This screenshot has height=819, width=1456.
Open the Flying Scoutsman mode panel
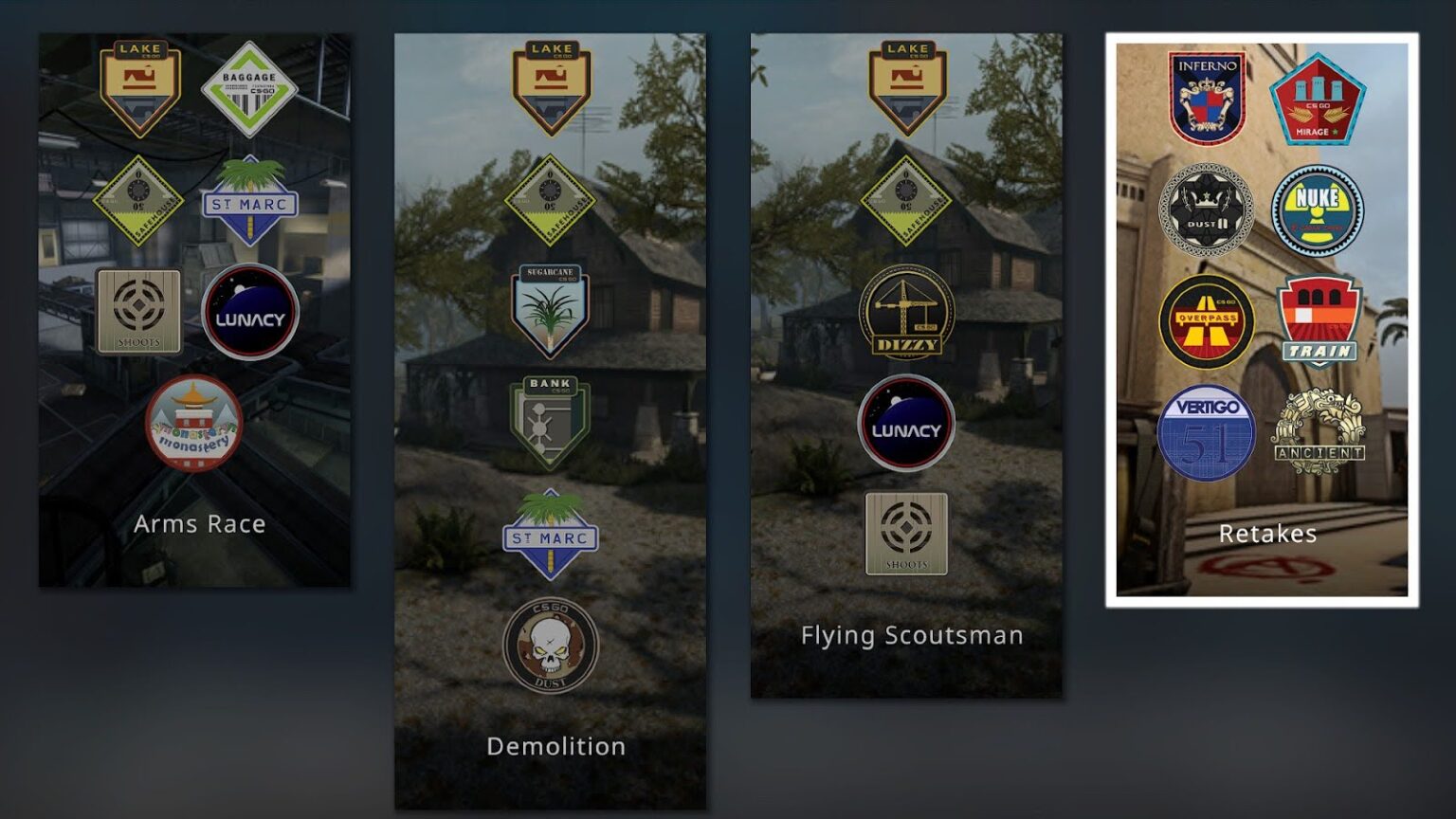point(912,635)
